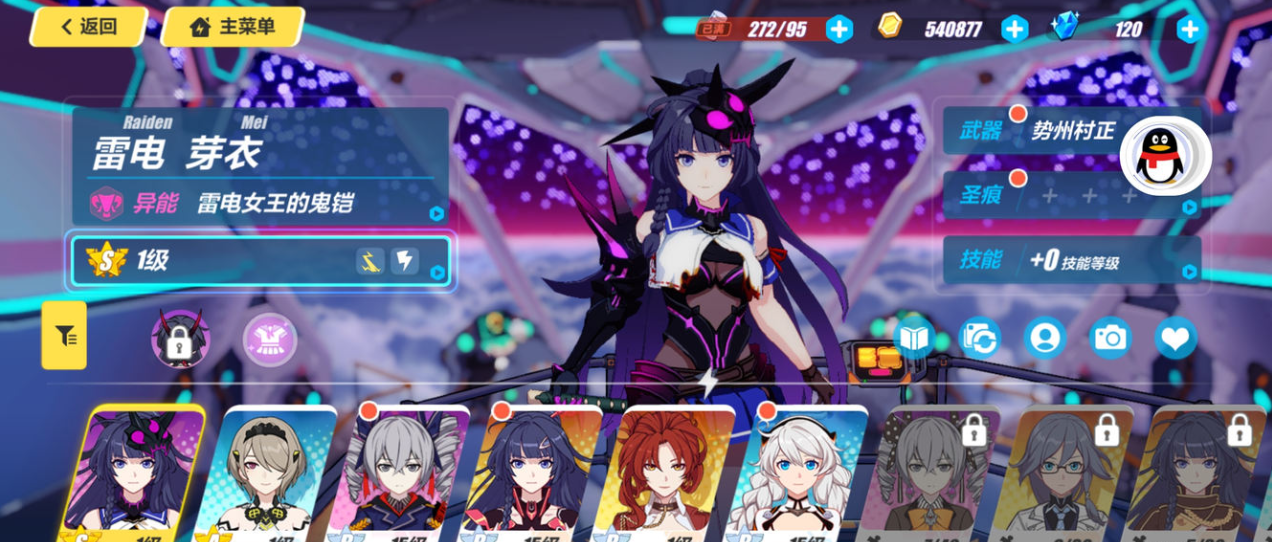Screen dimensions: 1272x542
Task: Buy more gold coins via plus button
Action: (x=1014, y=29)
